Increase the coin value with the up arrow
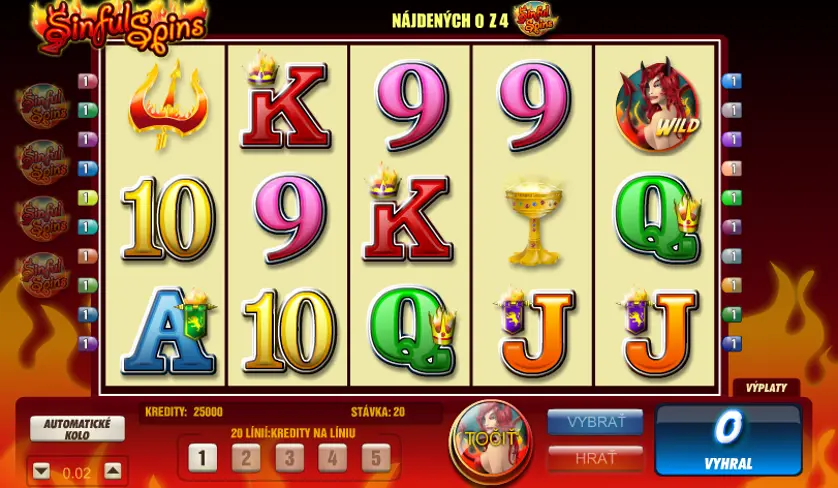The height and width of the screenshot is (488, 838). click(113, 471)
